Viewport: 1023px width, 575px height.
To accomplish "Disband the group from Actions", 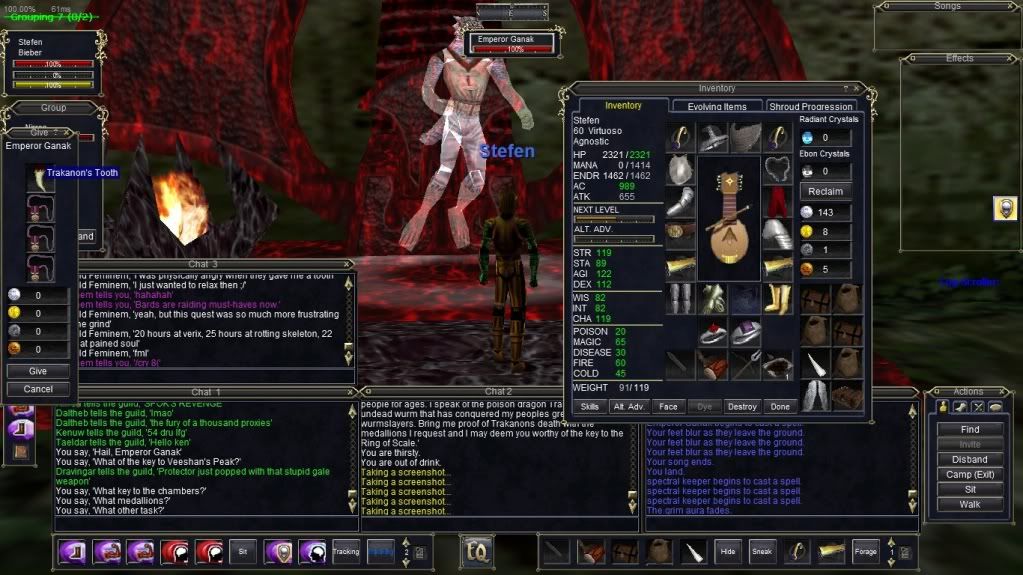I will pyautogui.click(x=970, y=459).
